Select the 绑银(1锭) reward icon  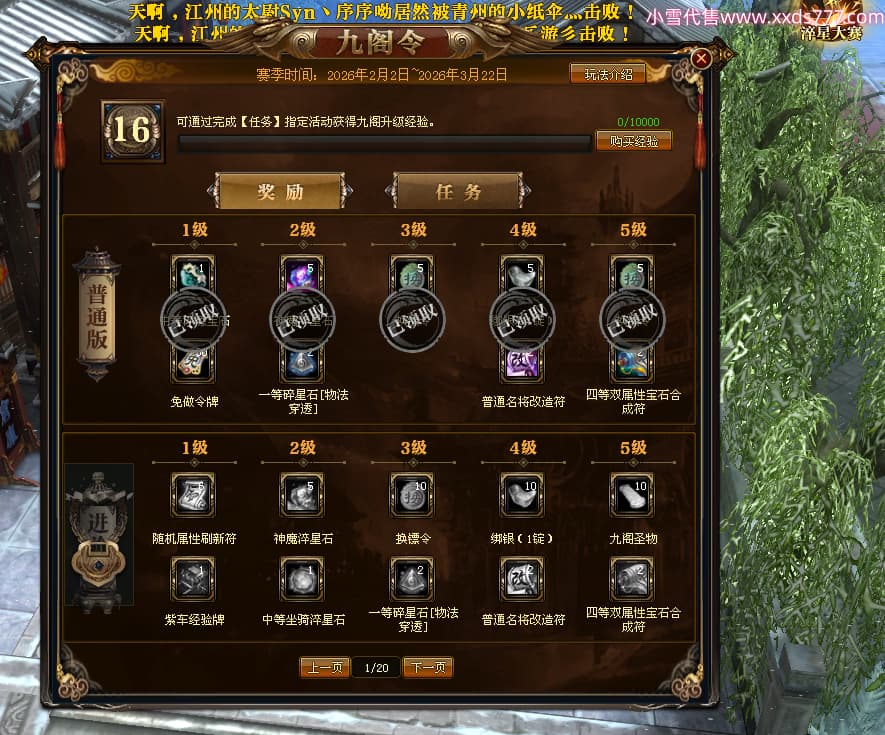(522, 495)
